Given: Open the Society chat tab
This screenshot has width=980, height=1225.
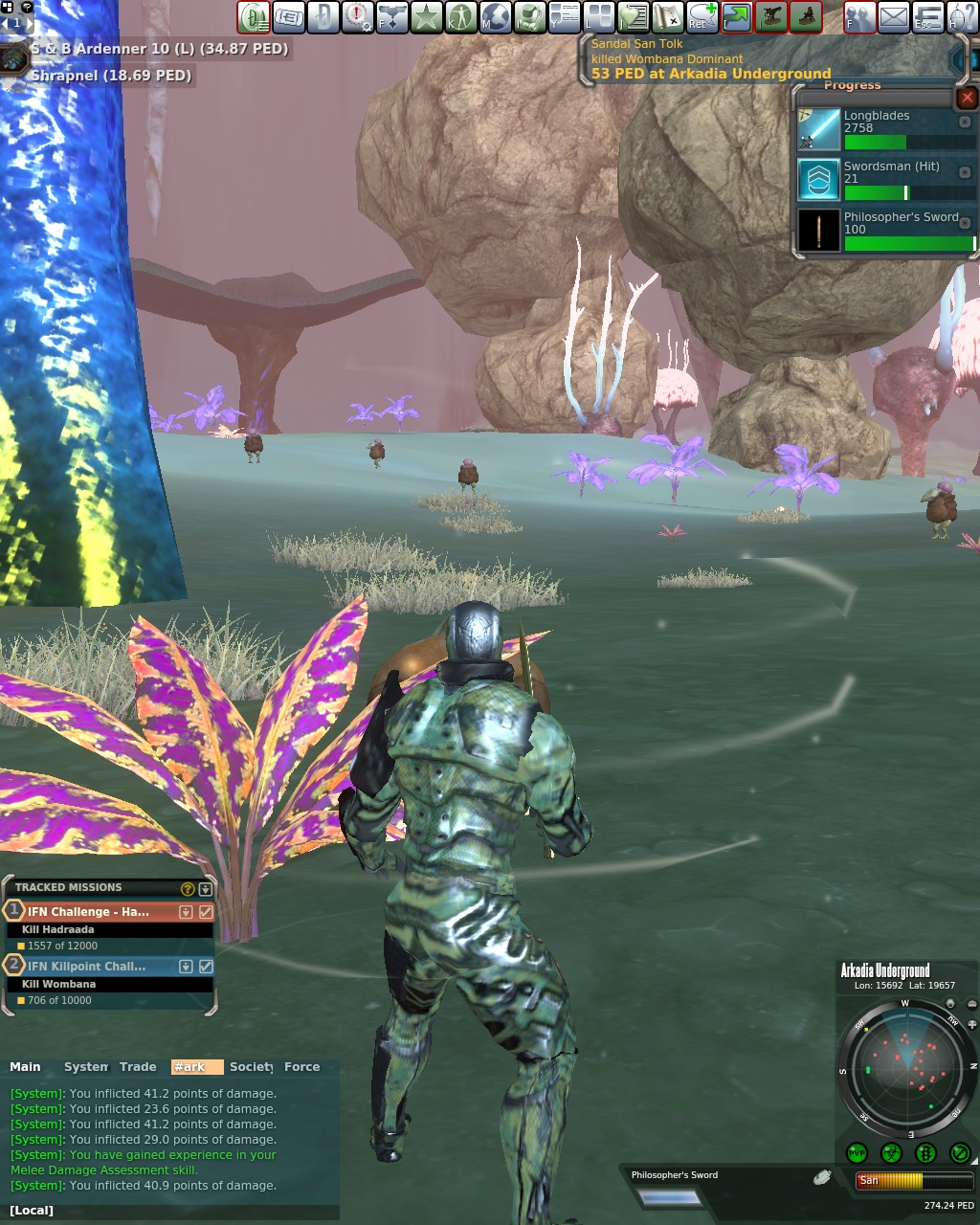Looking at the screenshot, I should [x=251, y=1067].
